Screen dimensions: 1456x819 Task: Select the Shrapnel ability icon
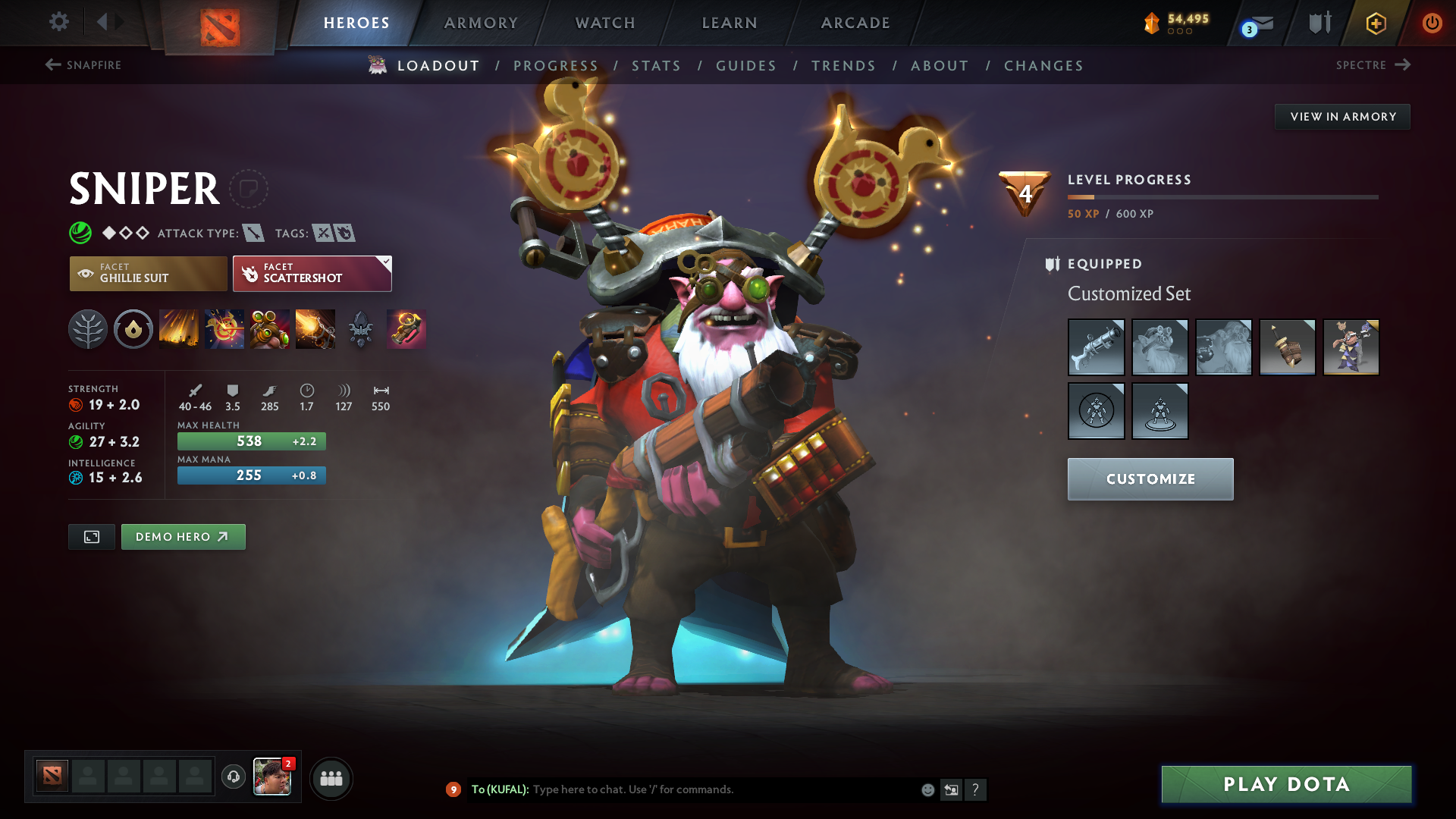[x=179, y=329]
